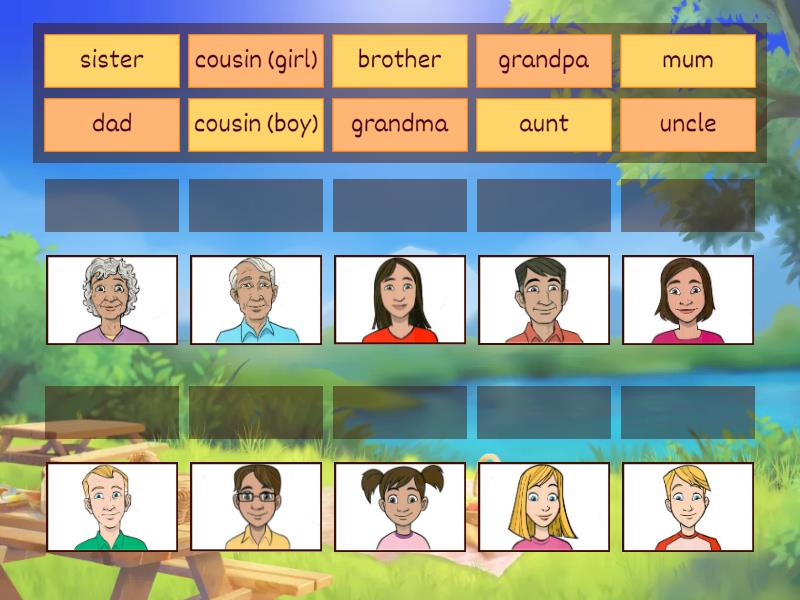Screen dimensions: 800x600
Task: Select the man wearing glasses picture
Action: click(256, 507)
